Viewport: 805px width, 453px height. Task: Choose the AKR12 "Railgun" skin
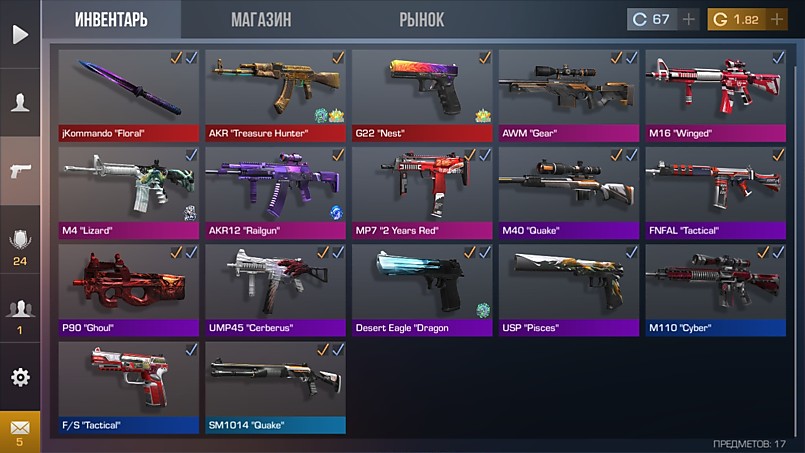(275, 192)
